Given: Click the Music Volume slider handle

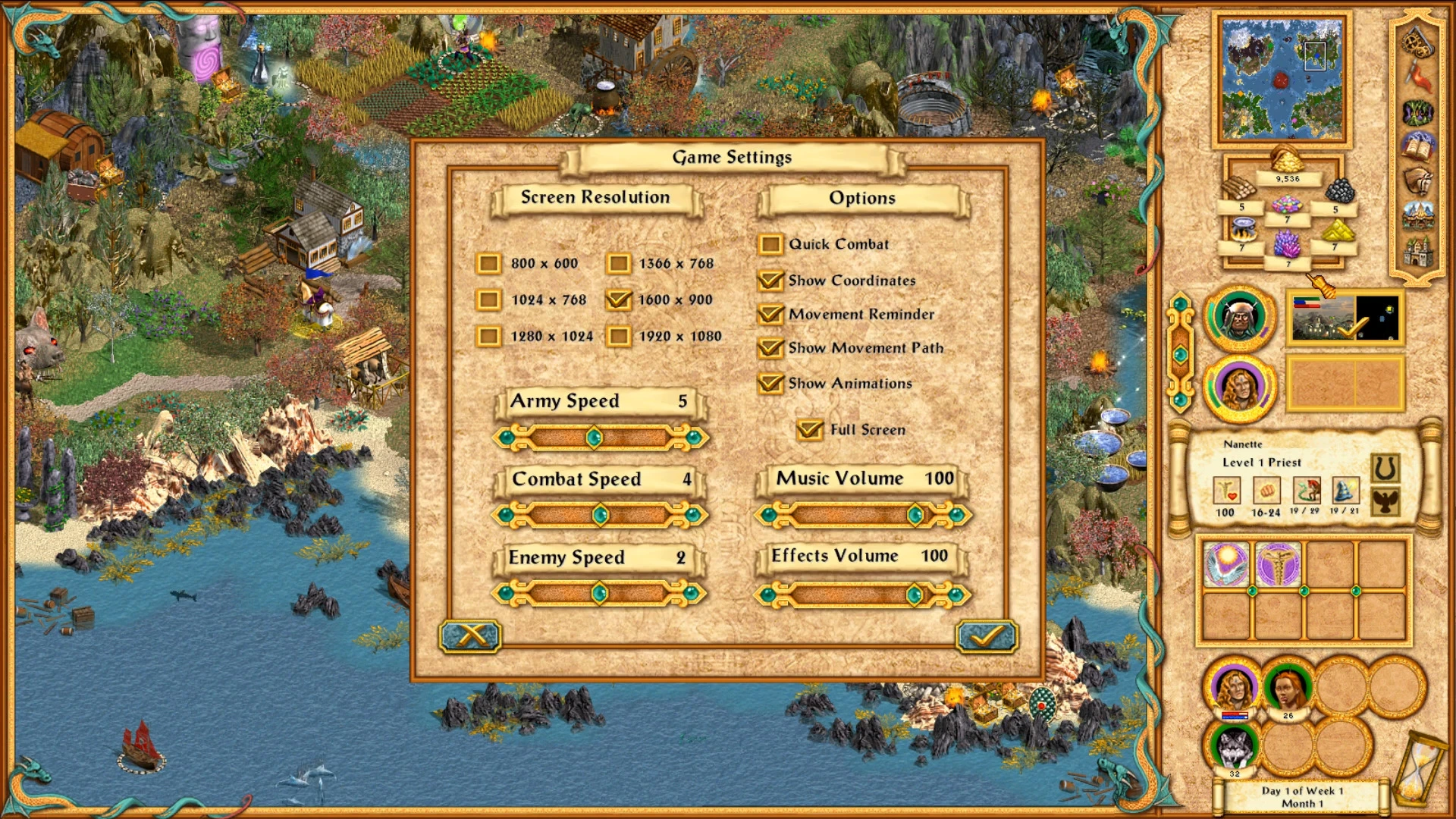Looking at the screenshot, I should coord(915,515).
